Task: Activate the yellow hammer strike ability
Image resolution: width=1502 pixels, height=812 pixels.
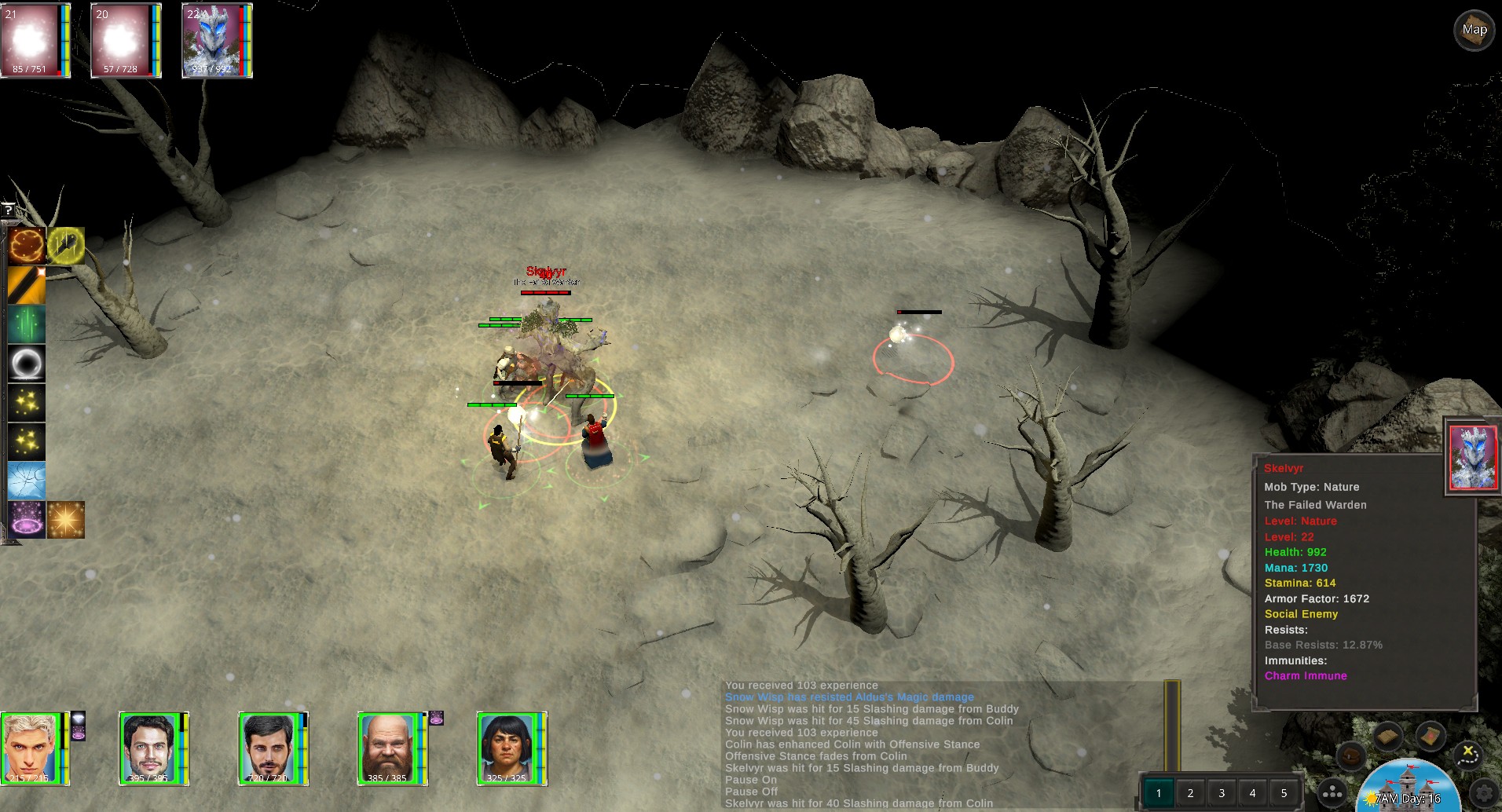Action: coord(66,246)
